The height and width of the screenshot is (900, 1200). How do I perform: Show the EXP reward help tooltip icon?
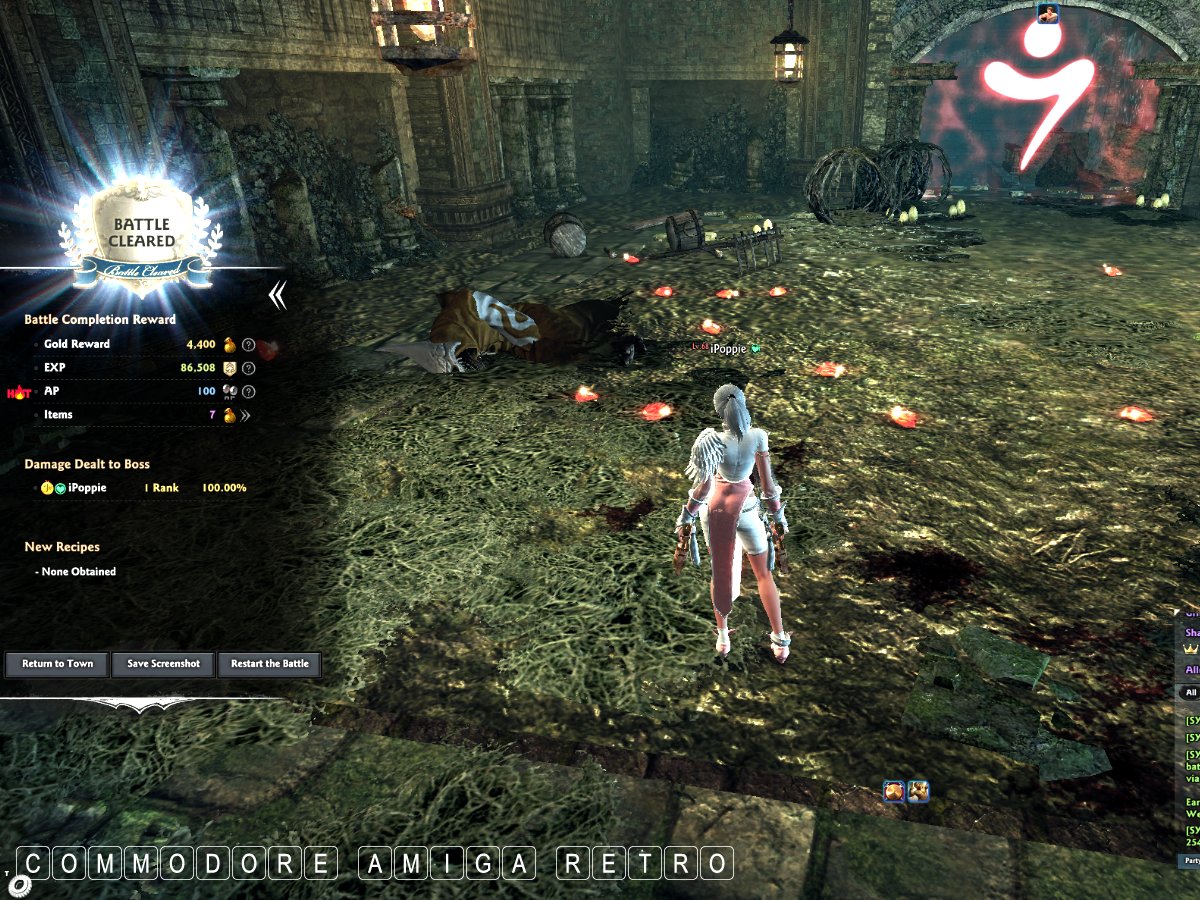pos(249,368)
